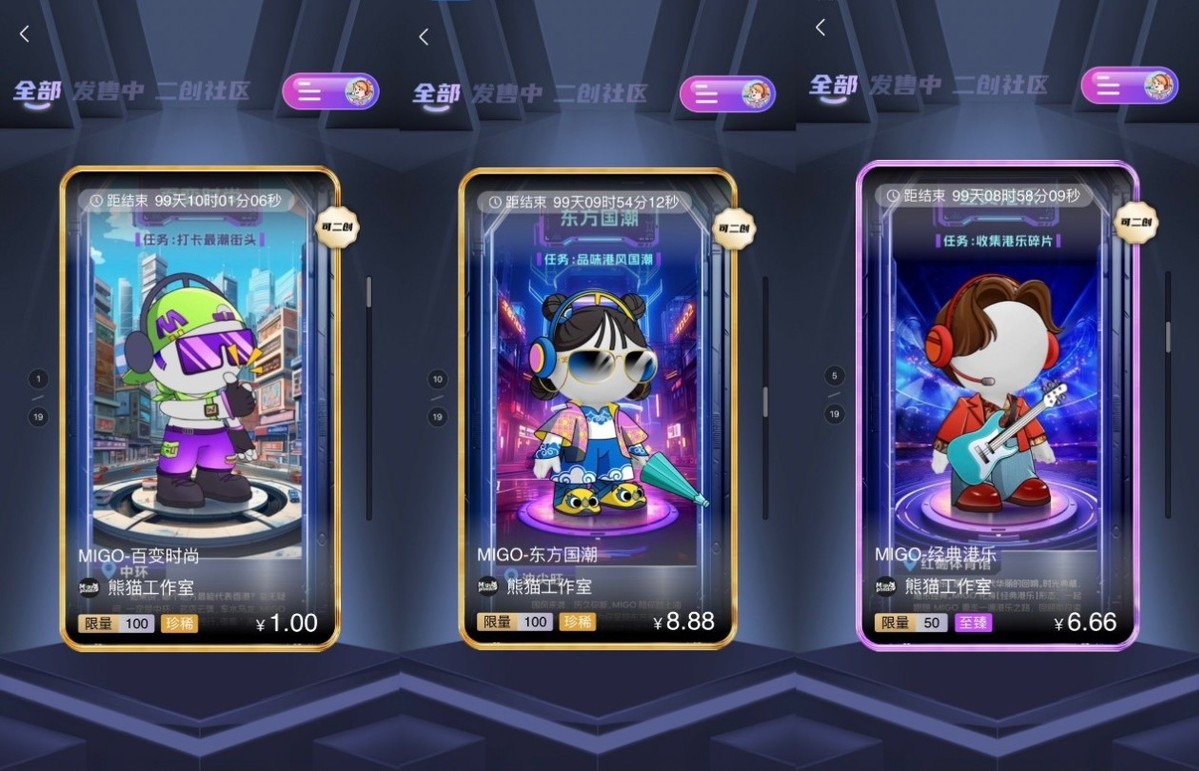The width and height of the screenshot is (1199, 771).
Task: Open the avatar menu pill above the 经典港乐 card
Action: tap(1129, 85)
